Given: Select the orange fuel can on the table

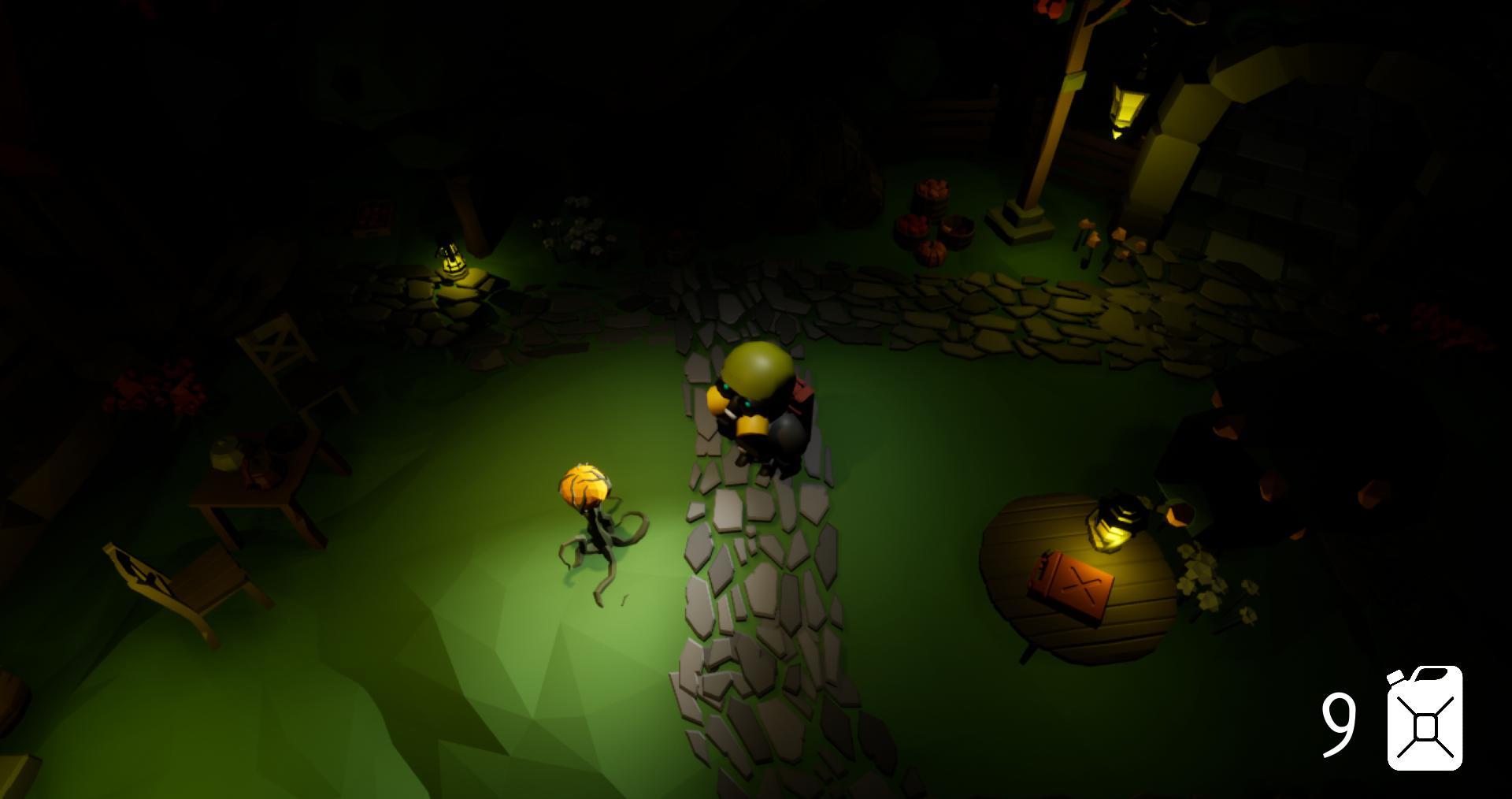Looking at the screenshot, I should tap(1072, 583).
